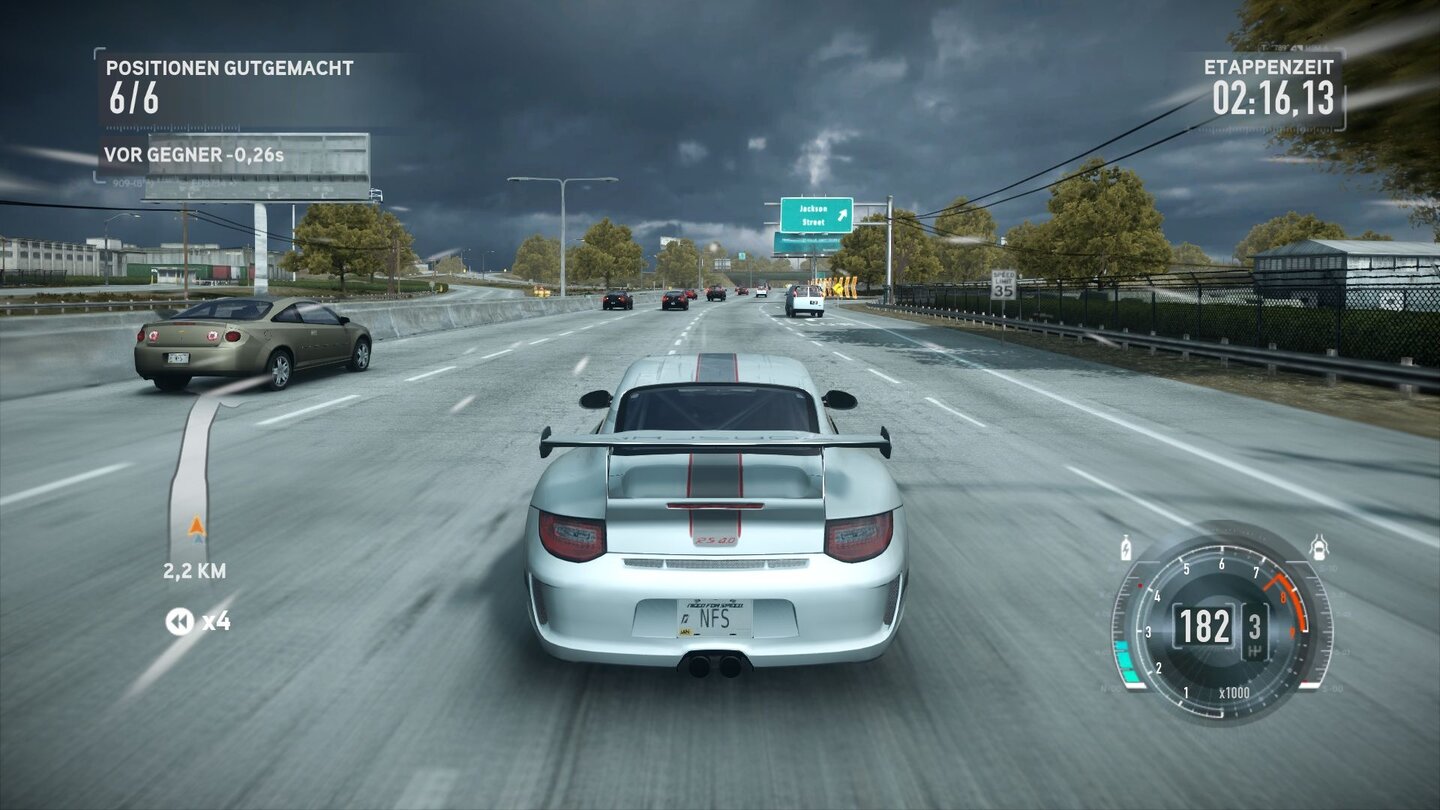Click the red redline marker on the tachometer
1440x810 pixels.
pos(1141,584)
